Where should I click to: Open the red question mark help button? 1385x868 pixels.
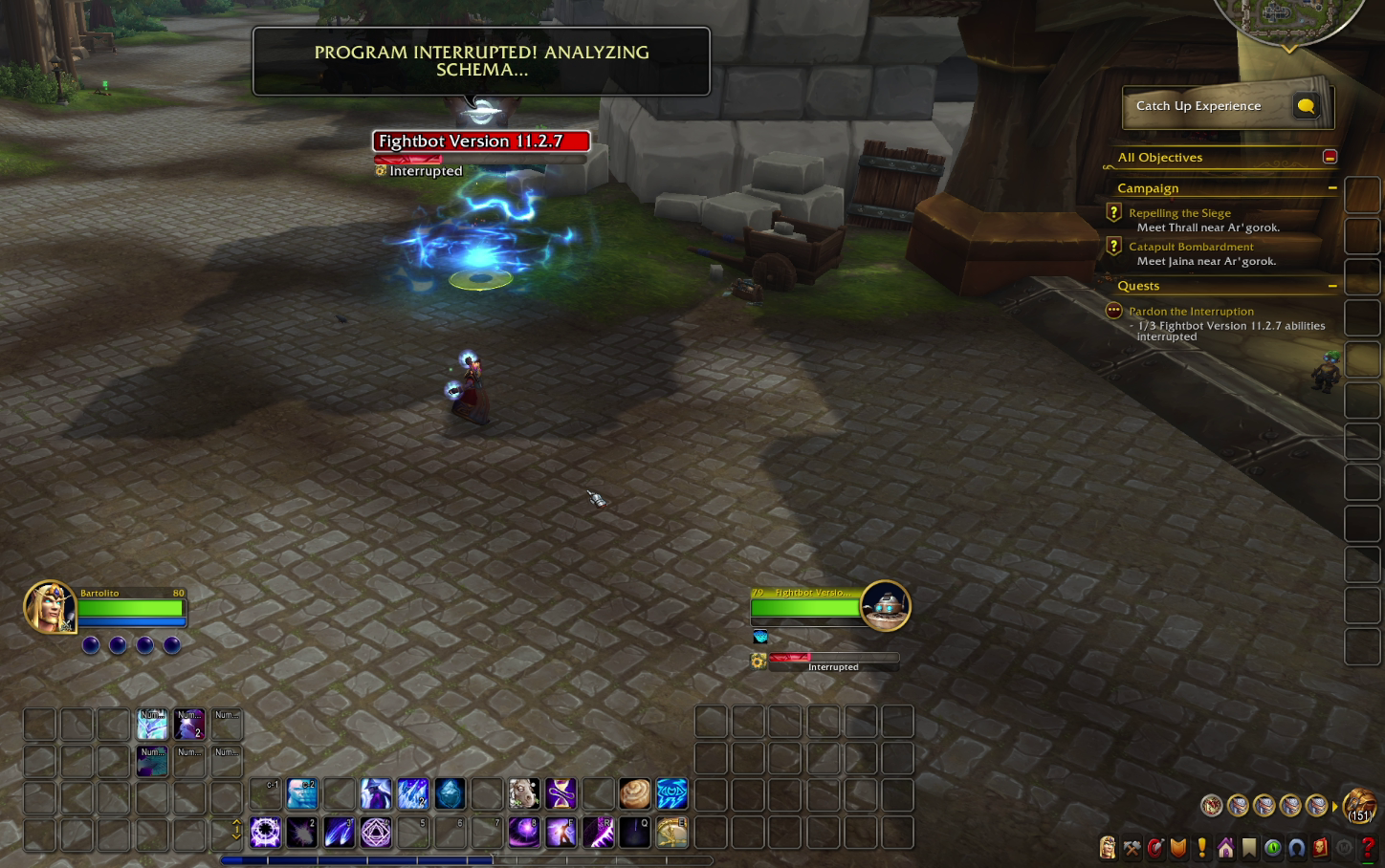[x=1368, y=848]
